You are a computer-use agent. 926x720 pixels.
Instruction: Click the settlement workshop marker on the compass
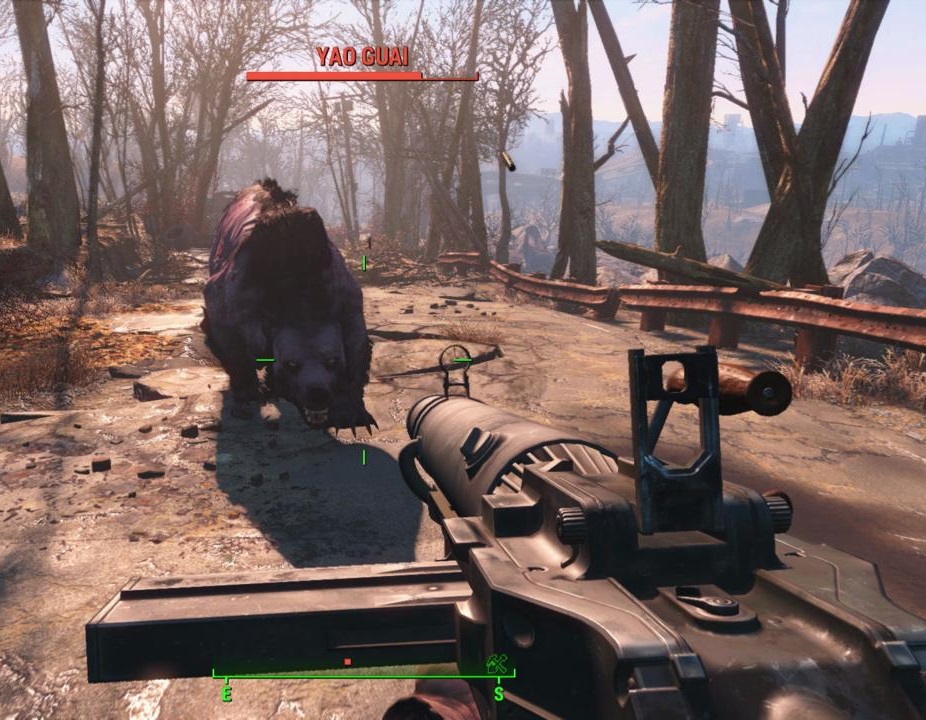point(496,663)
